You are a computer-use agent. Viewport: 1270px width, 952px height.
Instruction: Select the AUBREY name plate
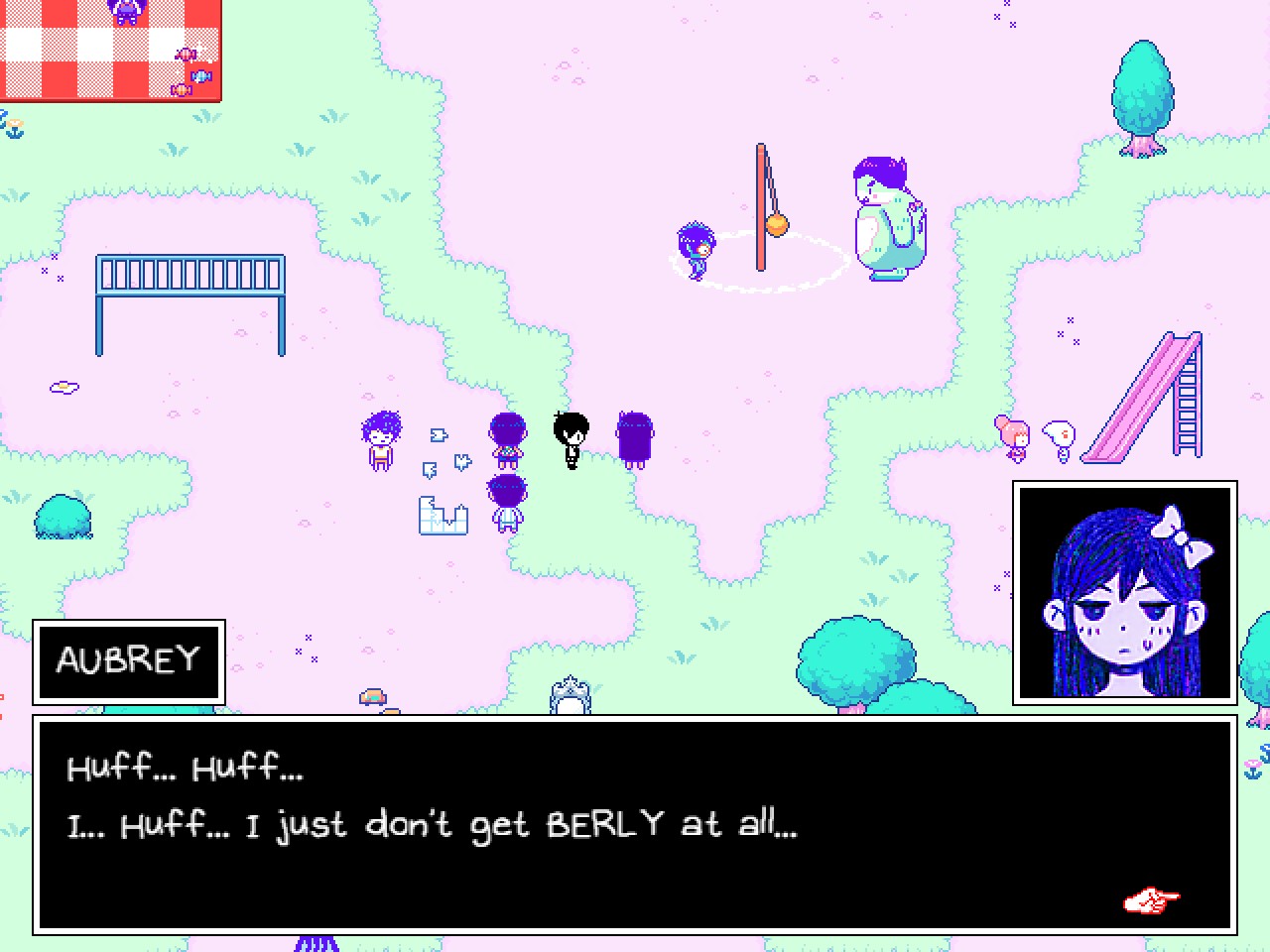tap(129, 660)
